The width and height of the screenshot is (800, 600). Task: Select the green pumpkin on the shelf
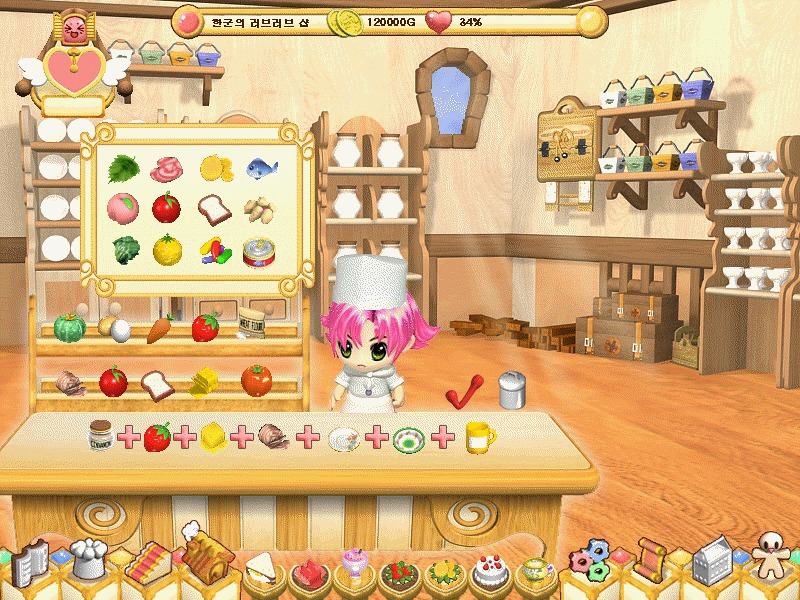point(68,328)
